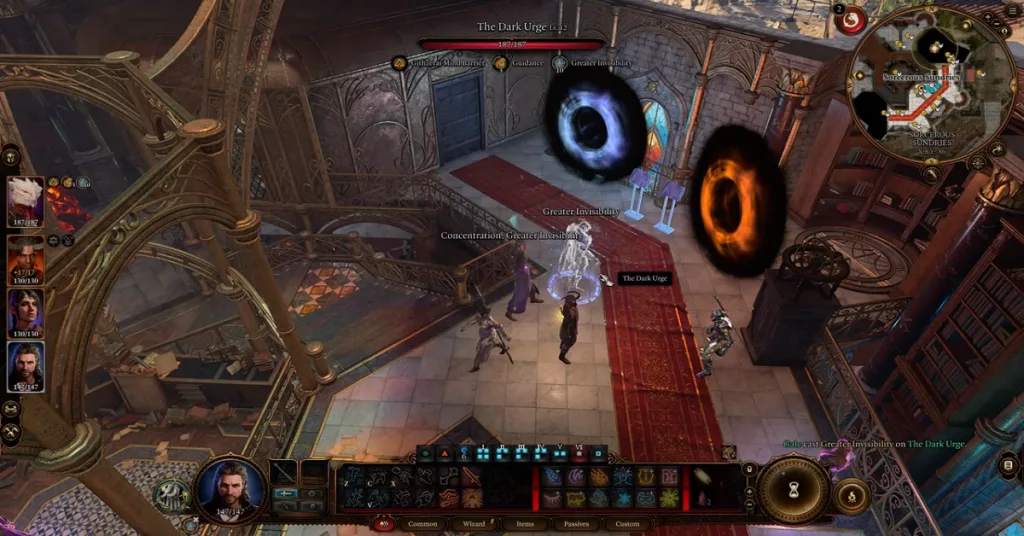Toggle the crossed tools icon under portraits

pyautogui.click(x=12, y=432)
